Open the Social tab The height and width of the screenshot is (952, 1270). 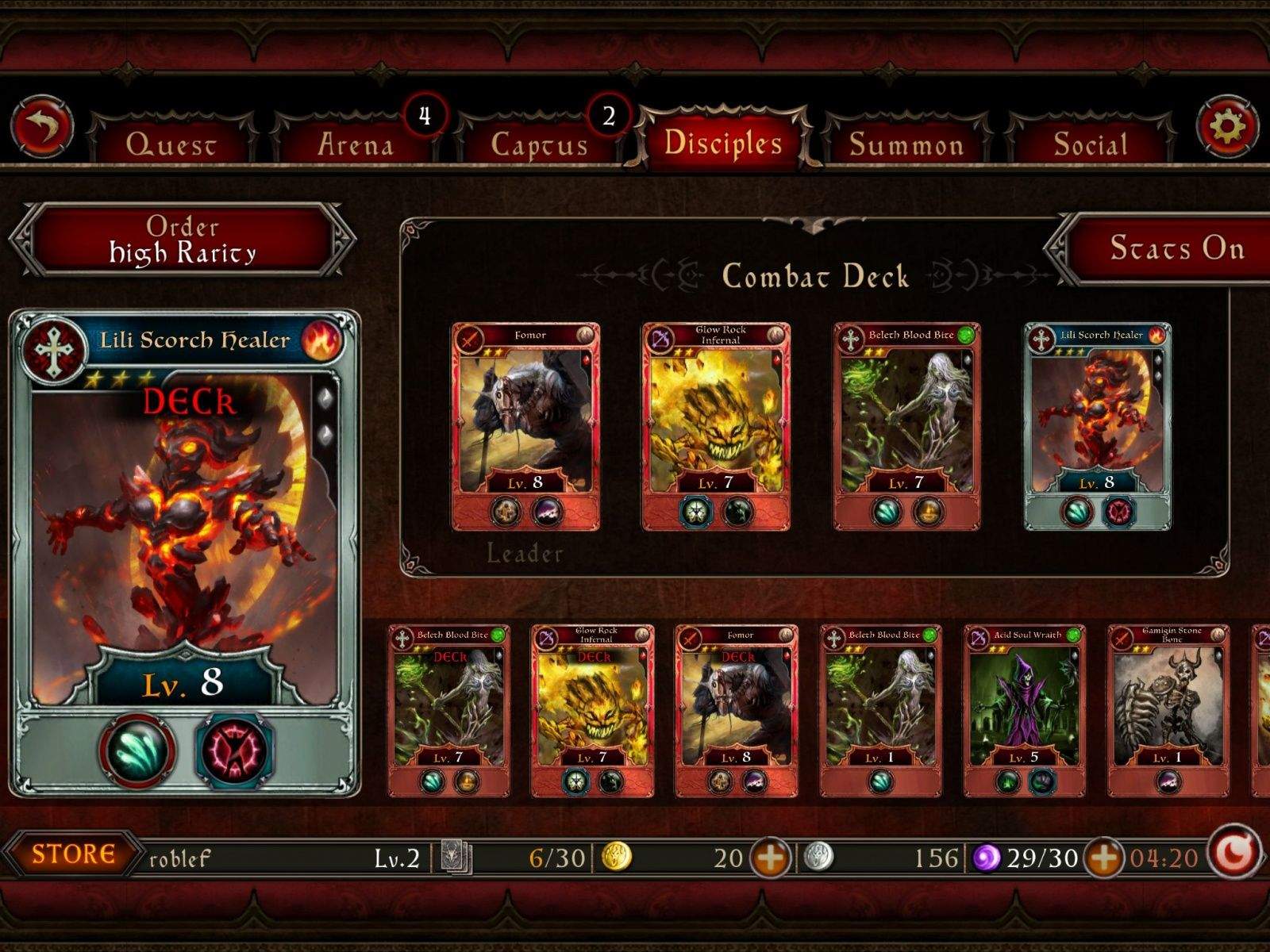coord(1091,144)
